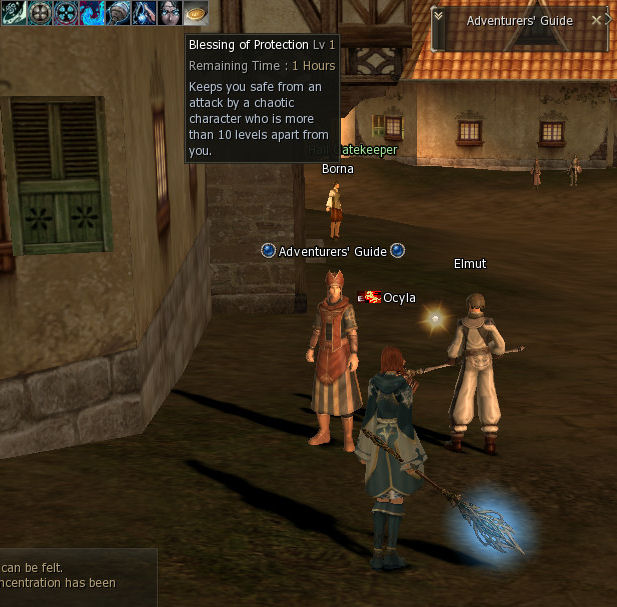Select the Blessing of Protection buff icon
617x607 pixels.
coord(195,13)
